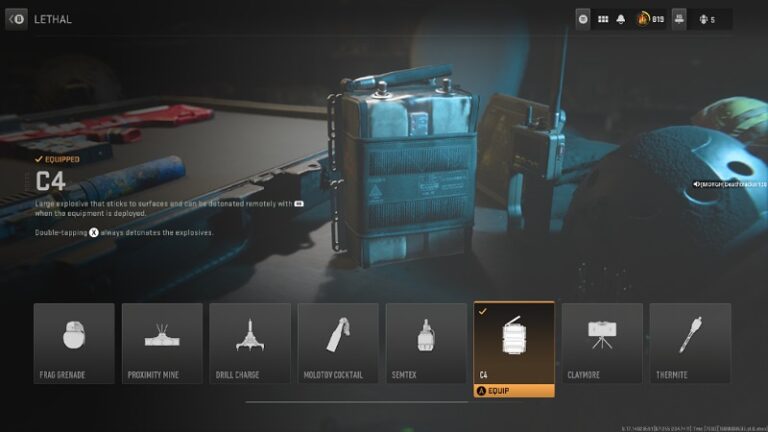Pick the Drill Charge equipment
This screenshot has height=432, width=768.
[250, 343]
